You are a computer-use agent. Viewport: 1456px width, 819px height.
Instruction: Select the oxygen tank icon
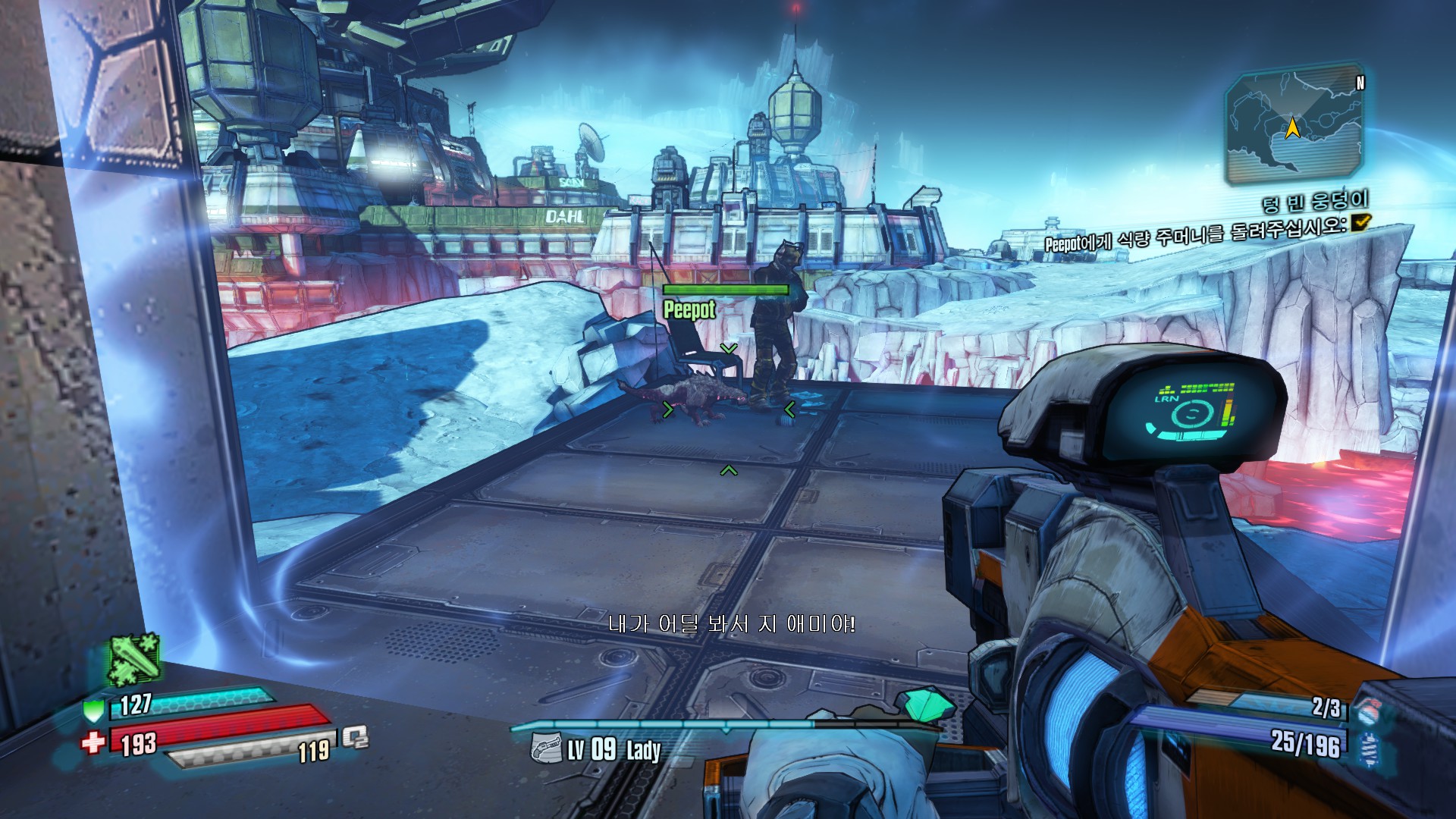tap(355, 736)
